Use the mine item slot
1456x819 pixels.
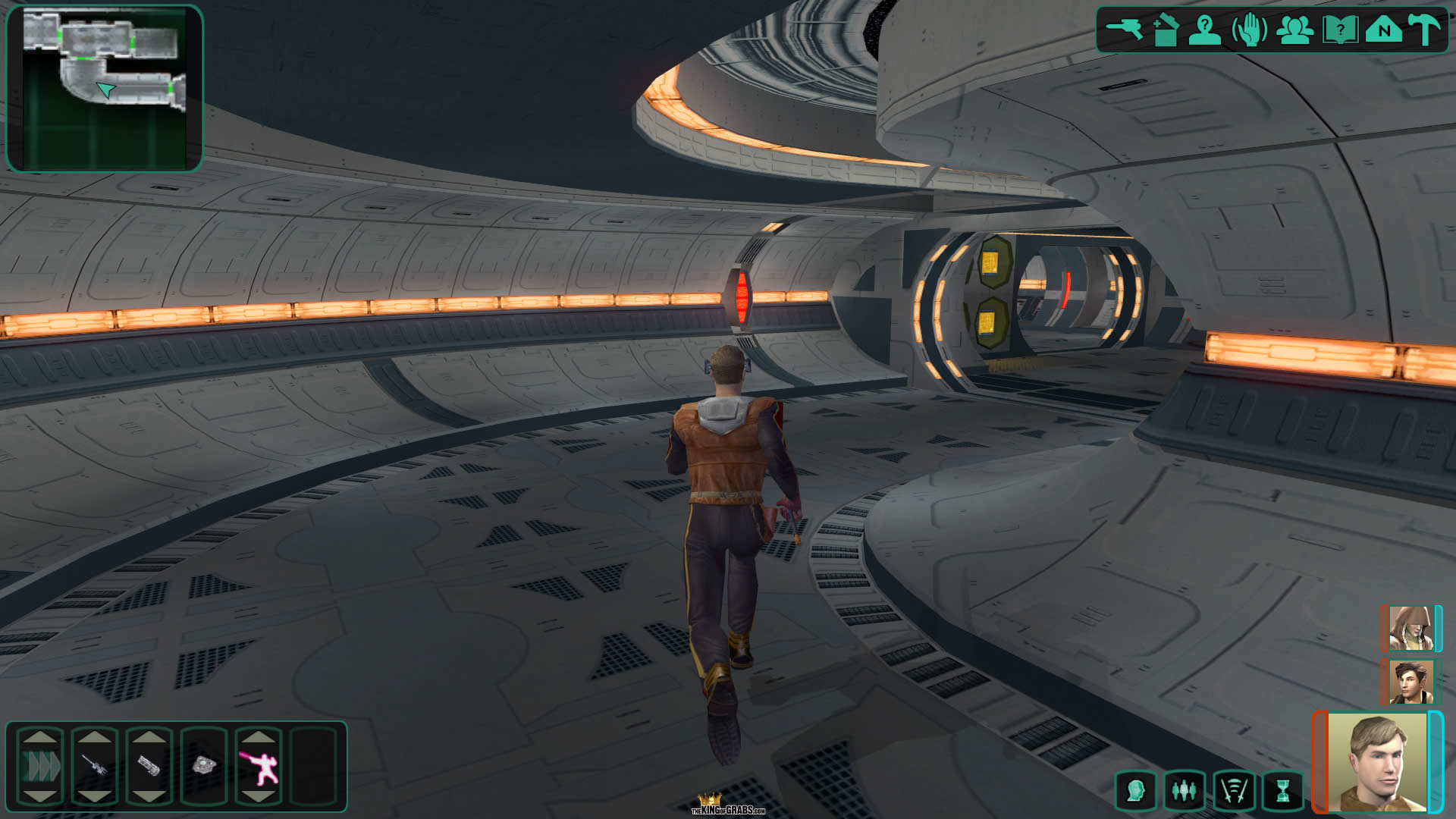pyautogui.click(x=204, y=765)
